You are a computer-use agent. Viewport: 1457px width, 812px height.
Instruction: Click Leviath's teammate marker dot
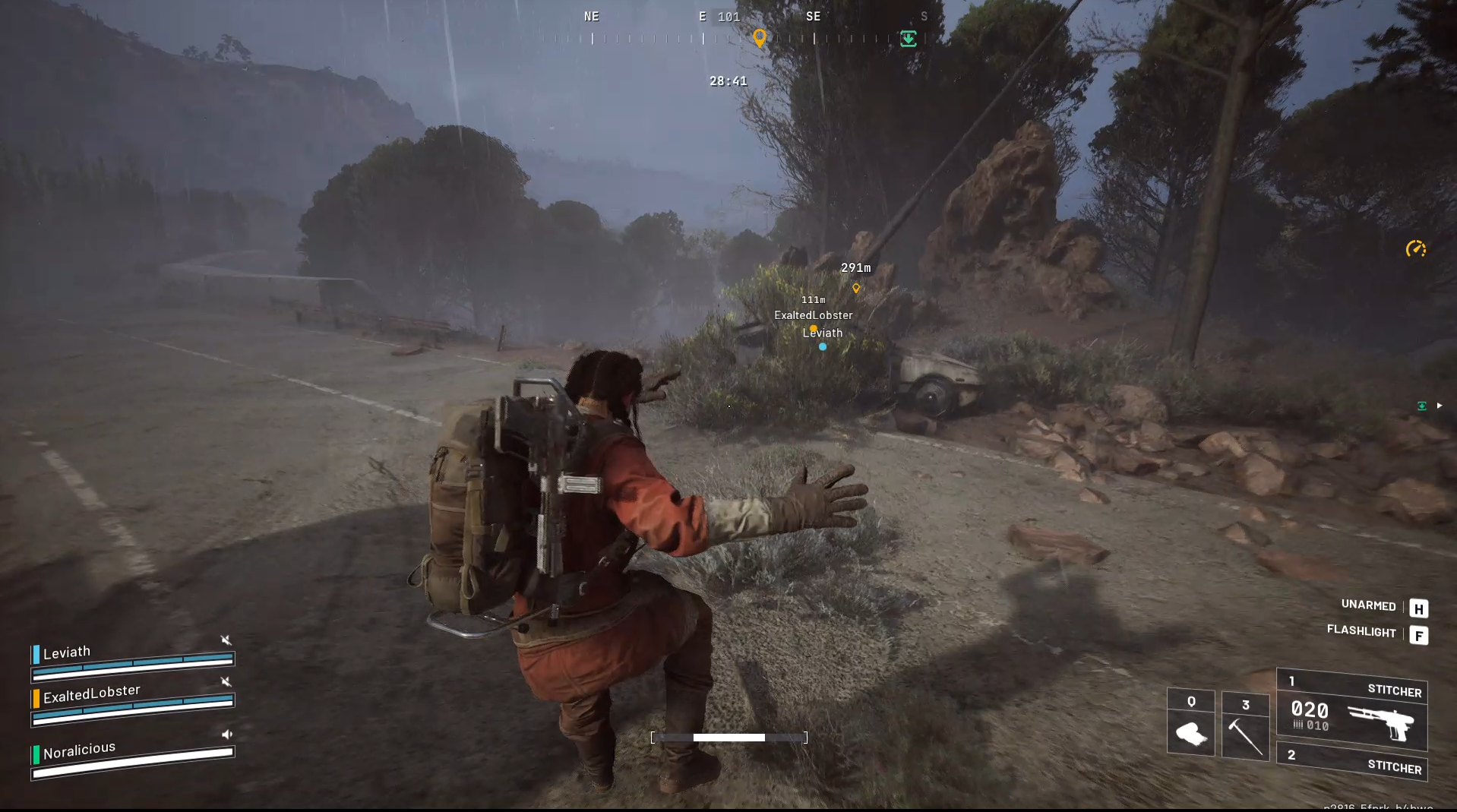point(823,346)
